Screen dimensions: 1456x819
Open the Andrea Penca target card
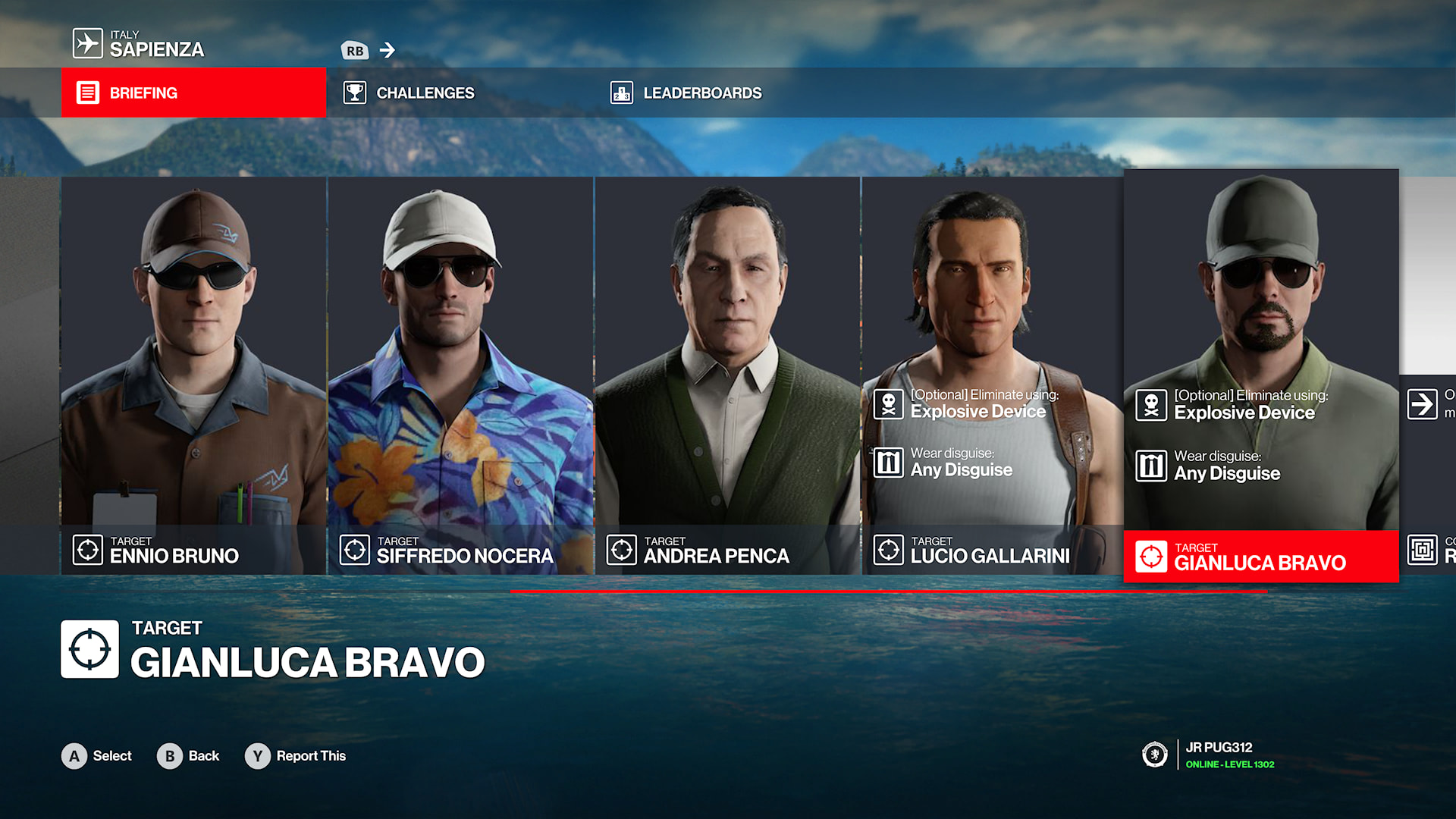click(727, 375)
